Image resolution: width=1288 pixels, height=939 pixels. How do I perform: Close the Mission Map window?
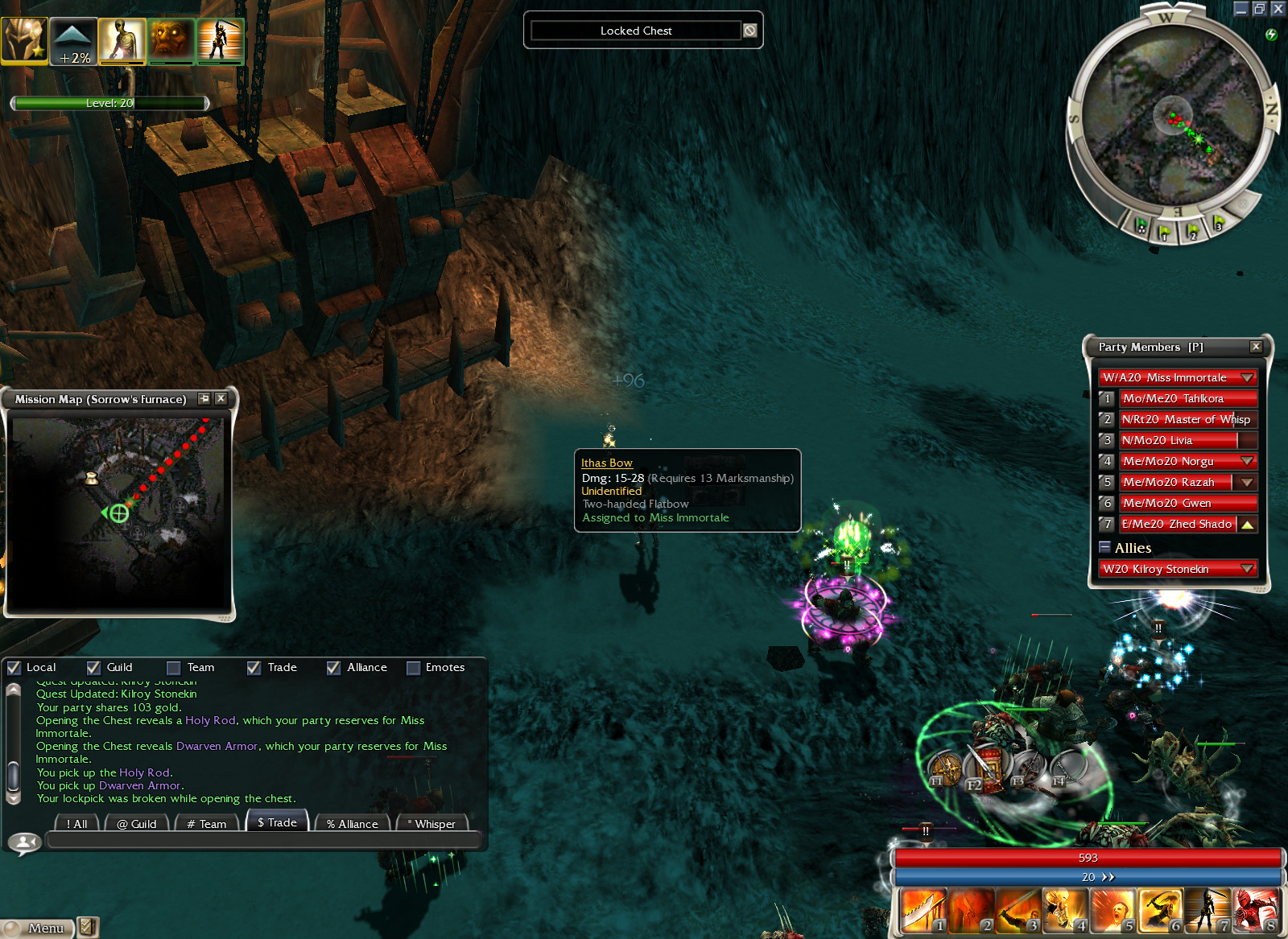221,398
